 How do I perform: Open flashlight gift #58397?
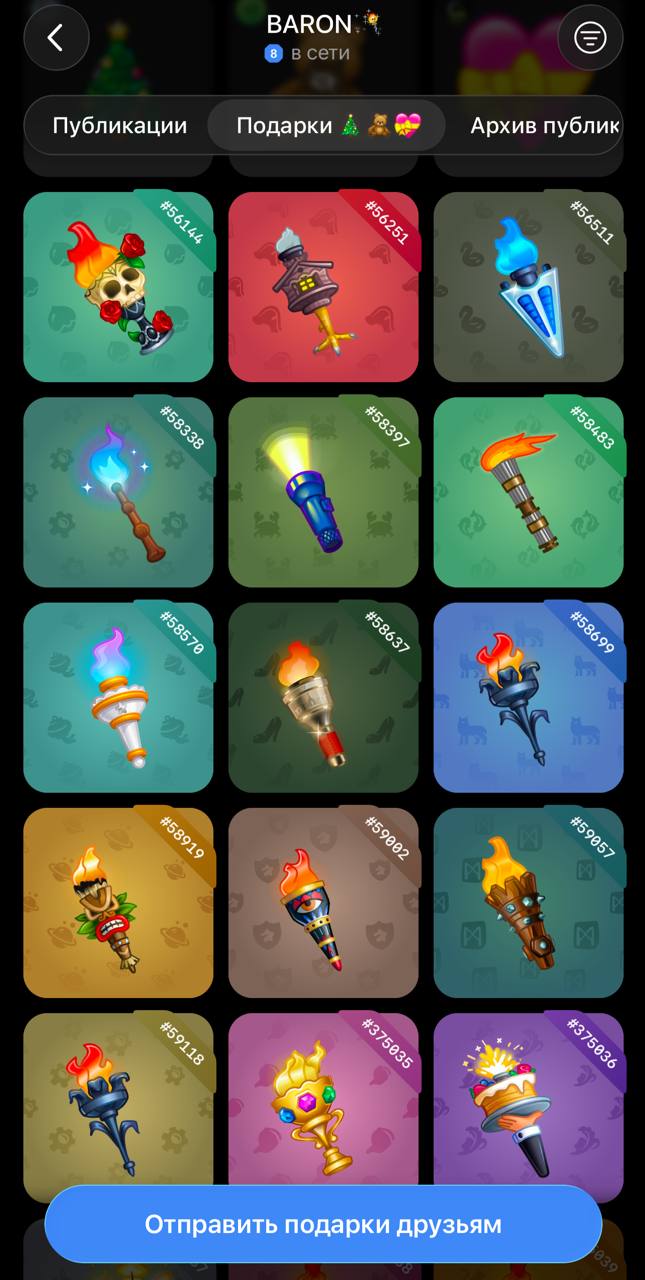(323, 492)
